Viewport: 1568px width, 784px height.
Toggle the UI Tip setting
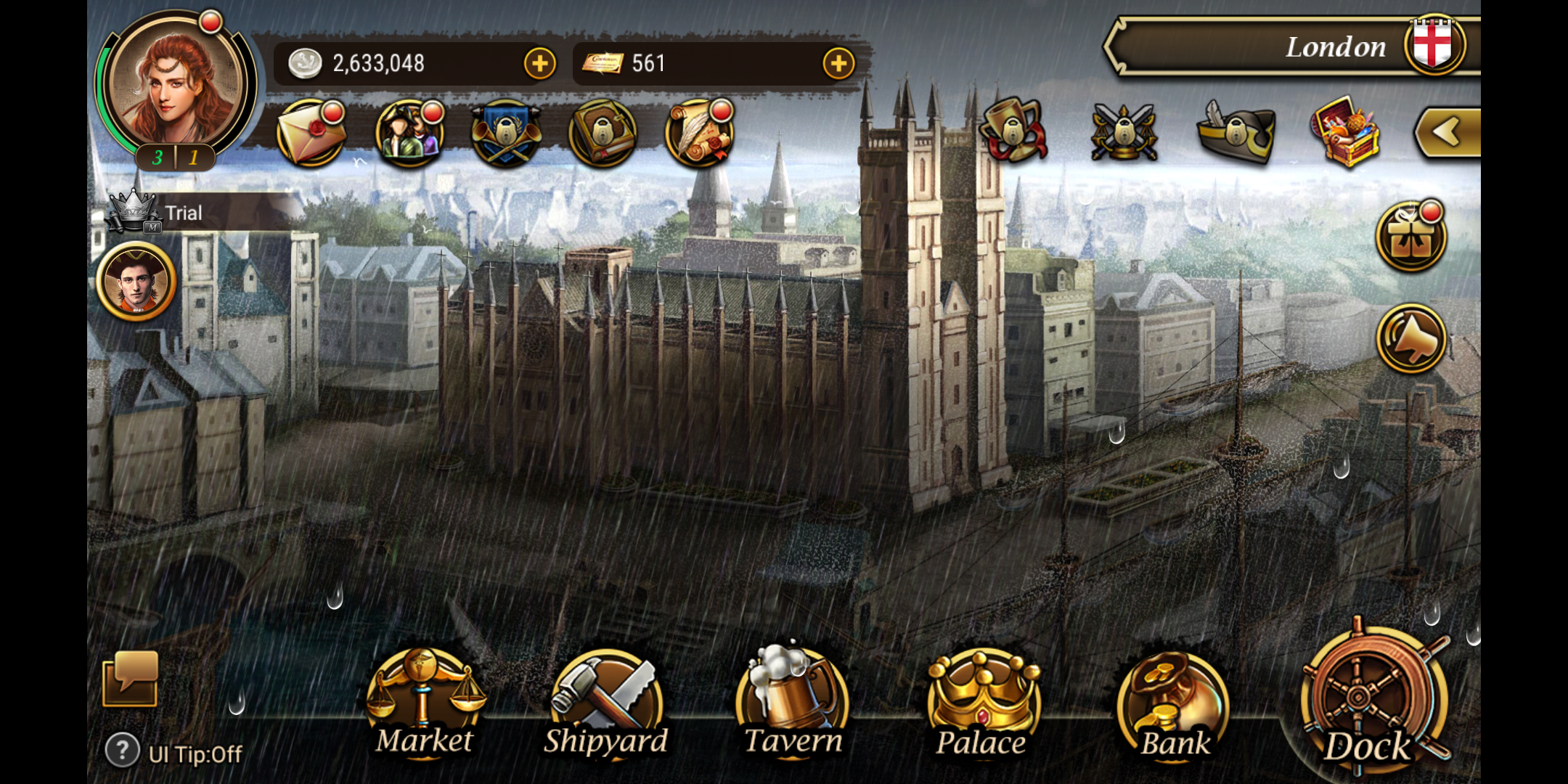[x=174, y=753]
